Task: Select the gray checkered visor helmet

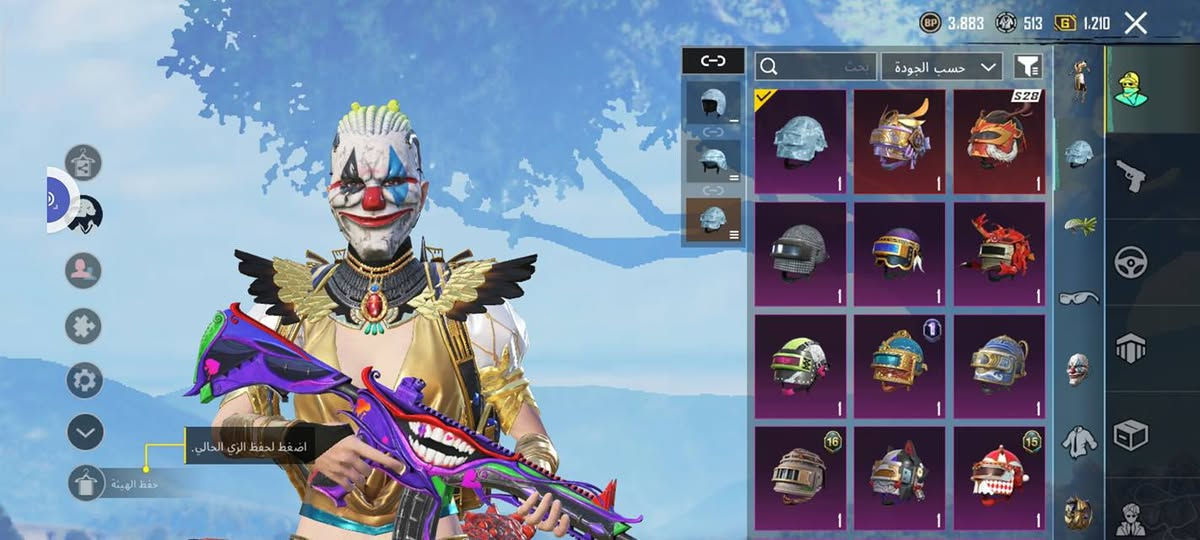Action: tap(800, 254)
